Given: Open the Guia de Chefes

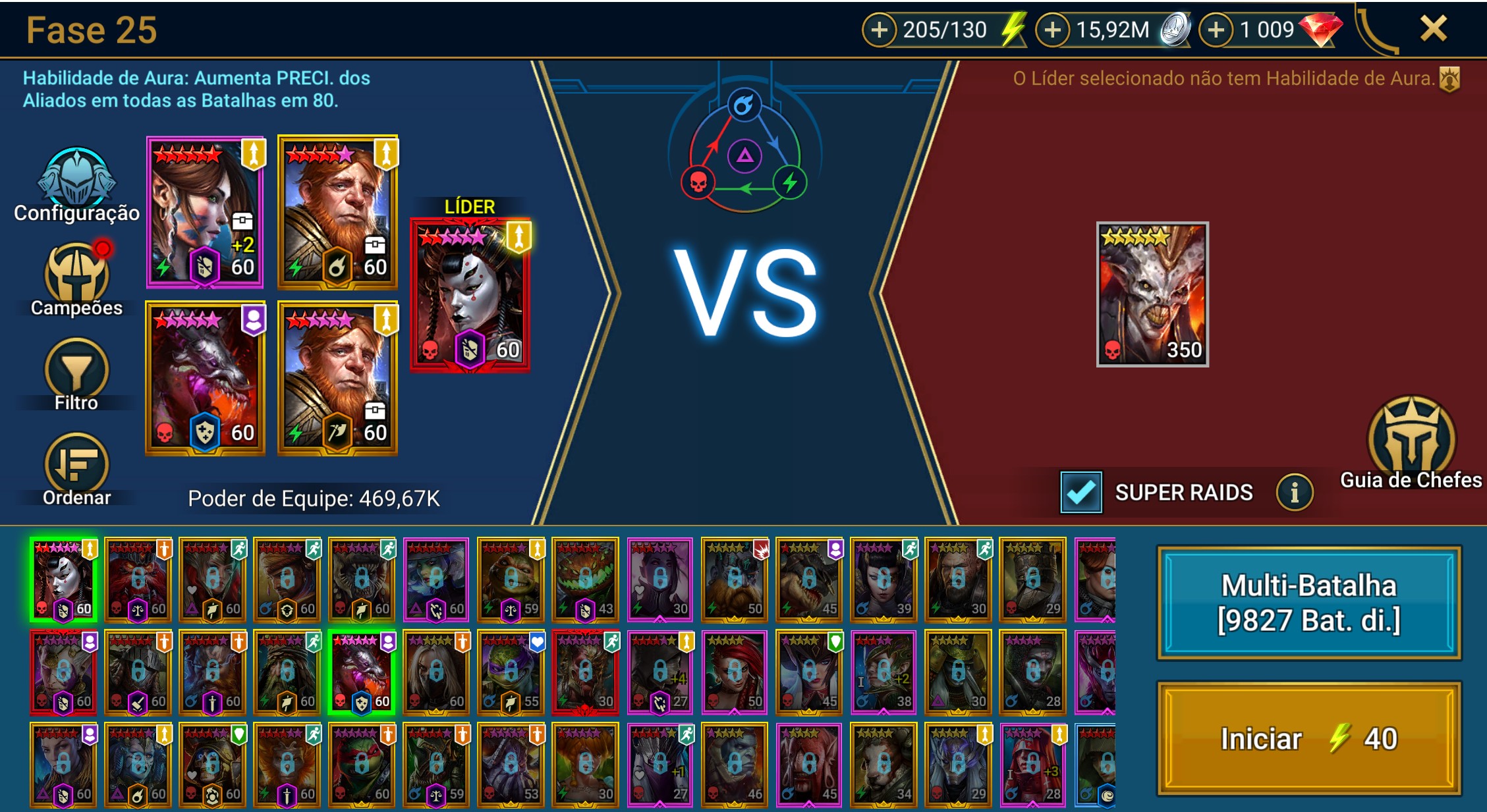Looking at the screenshot, I should pyautogui.click(x=1411, y=443).
